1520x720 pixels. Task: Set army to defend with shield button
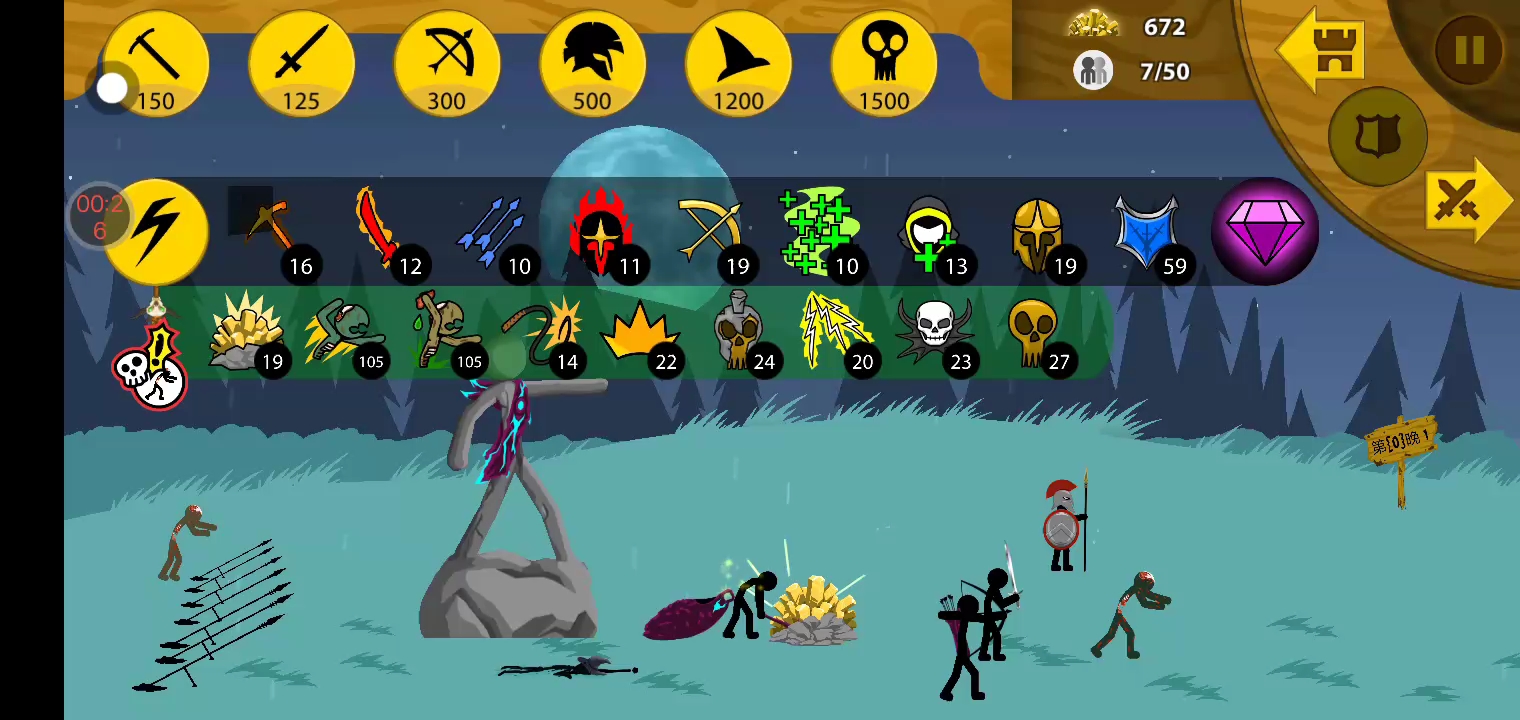1377,138
